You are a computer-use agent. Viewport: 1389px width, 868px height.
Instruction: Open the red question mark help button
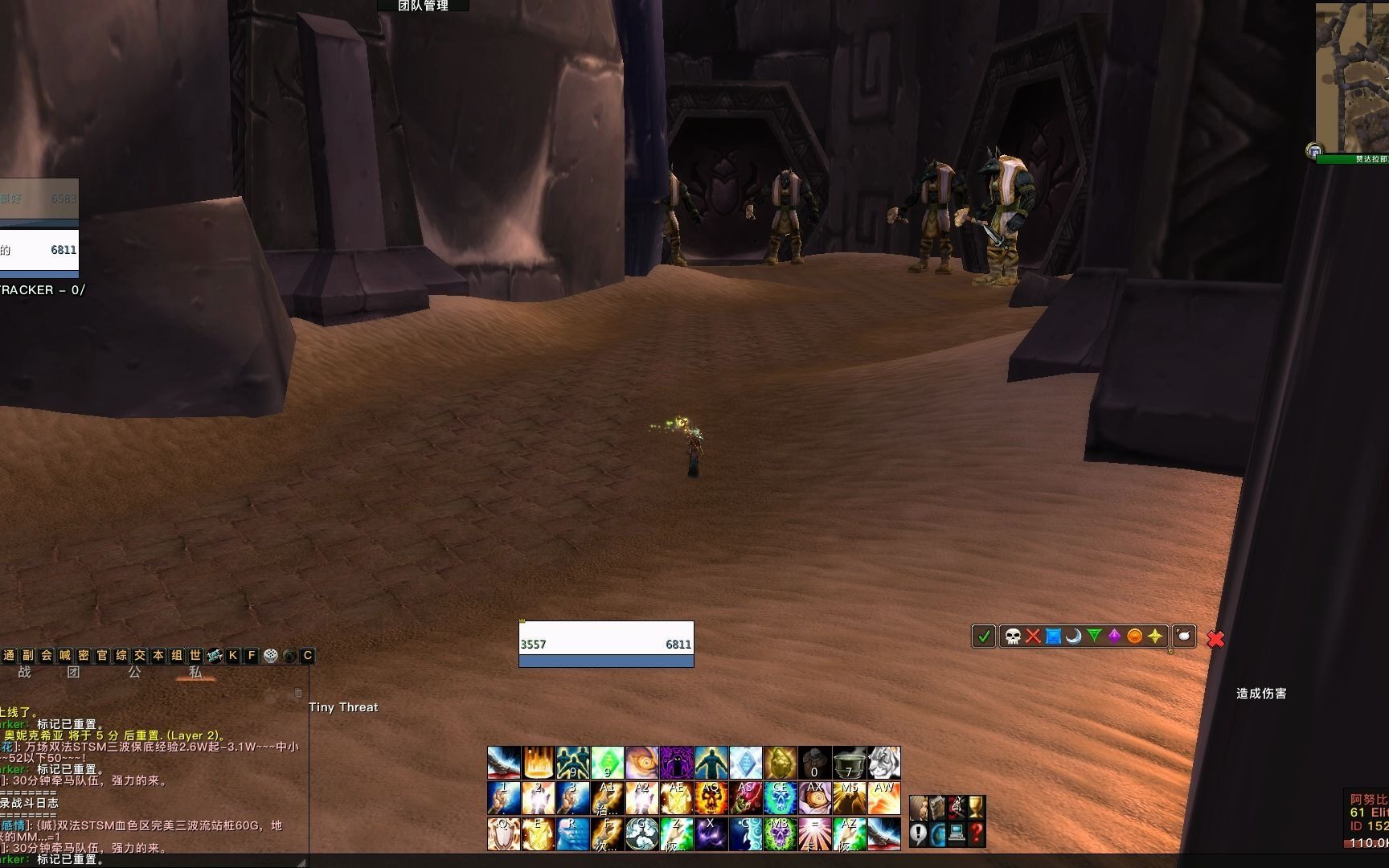click(x=977, y=833)
